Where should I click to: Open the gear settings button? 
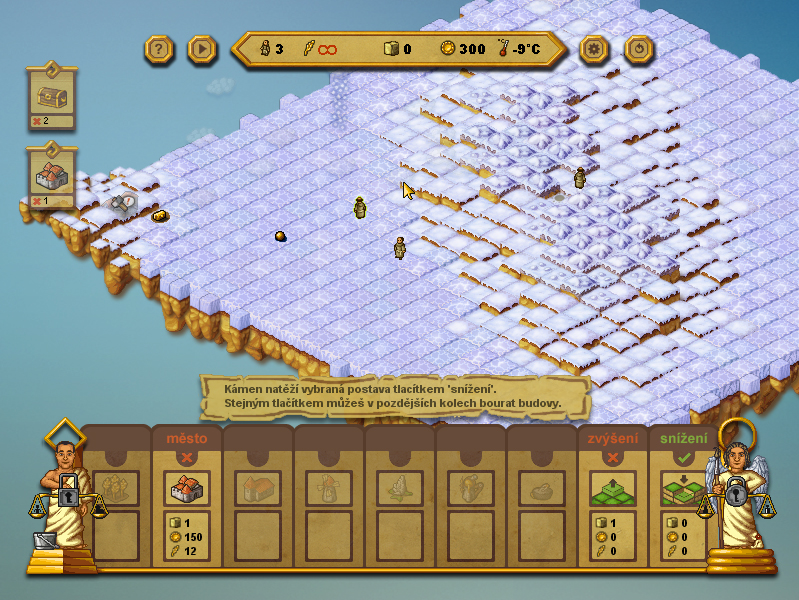coord(595,48)
